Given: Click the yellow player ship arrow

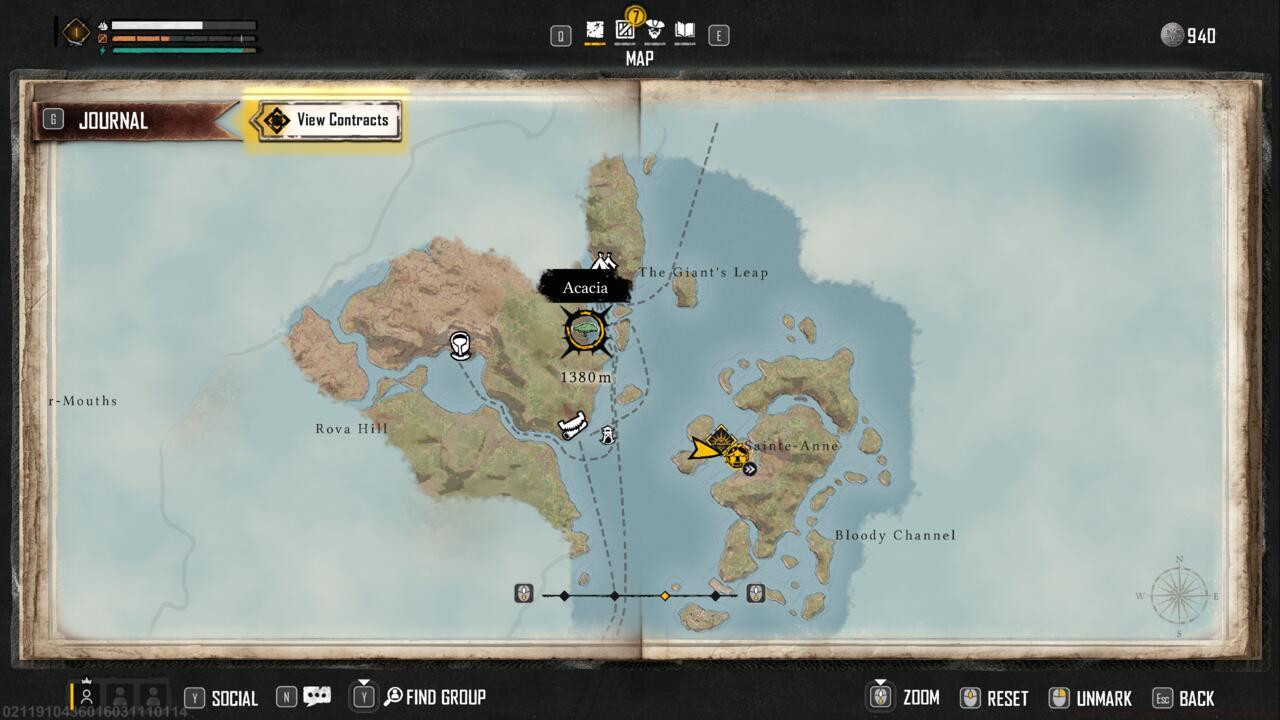Looking at the screenshot, I should [705, 447].
